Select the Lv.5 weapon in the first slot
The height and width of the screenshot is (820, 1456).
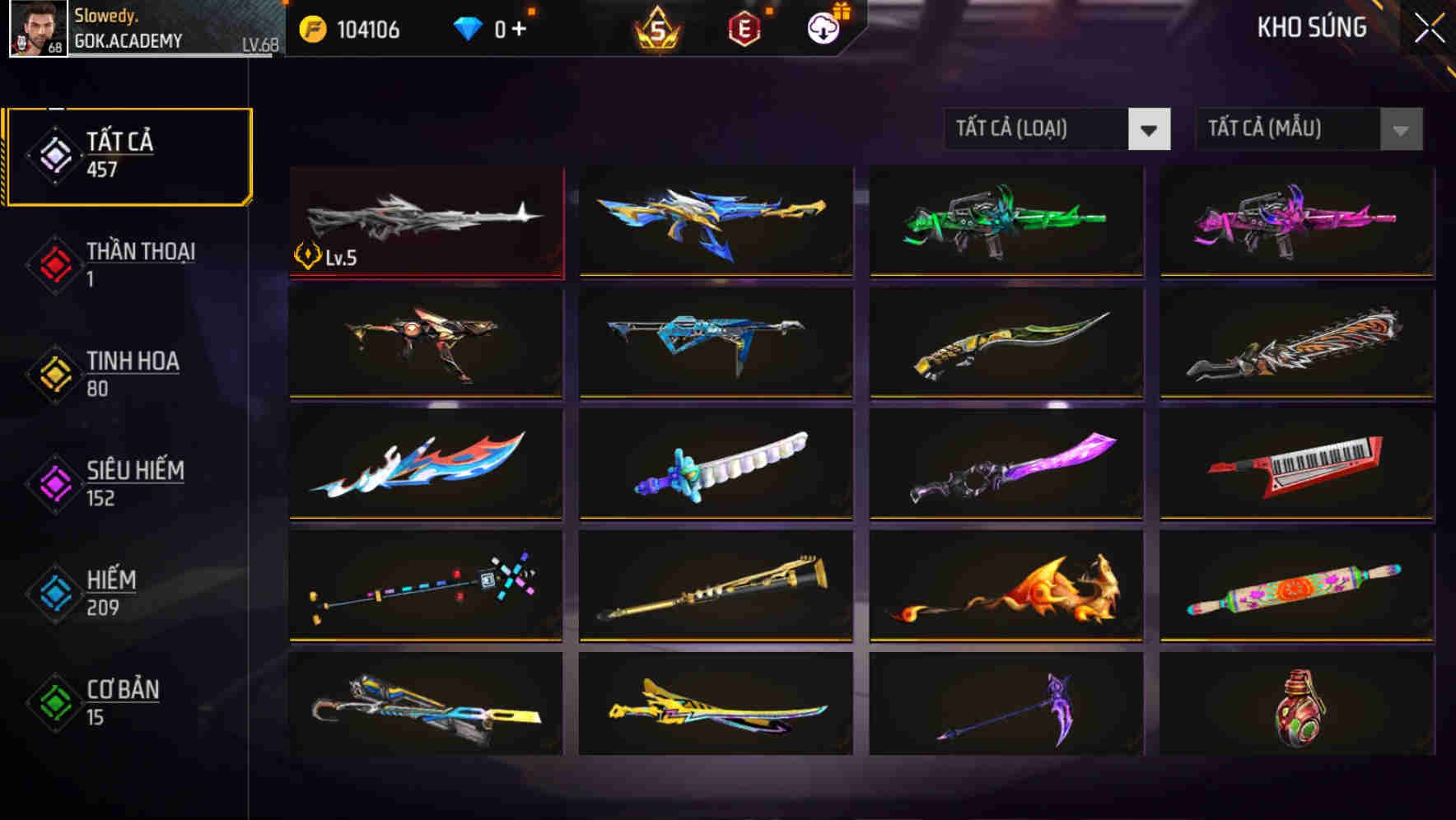tap(425, 221)
